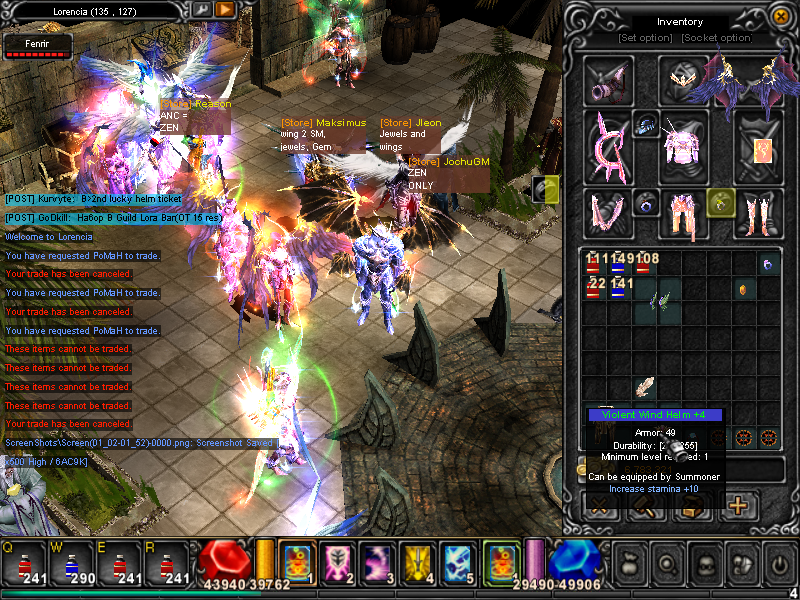800x600 pixels.
Task: Activate the yellow skill in slot 4
Action: [x=416, y=564]
